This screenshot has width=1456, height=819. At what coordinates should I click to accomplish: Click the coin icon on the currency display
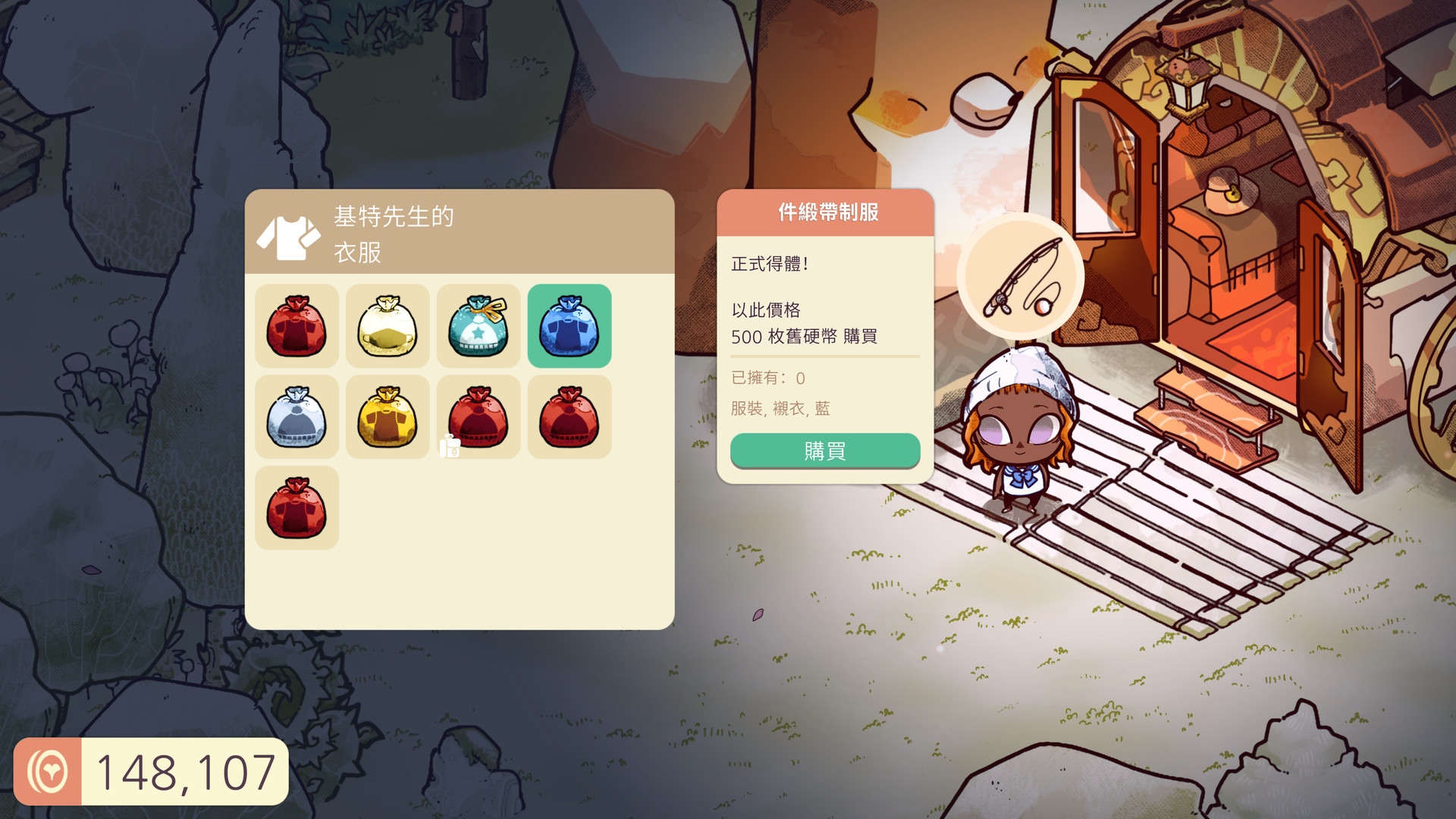tap(49, 772)
